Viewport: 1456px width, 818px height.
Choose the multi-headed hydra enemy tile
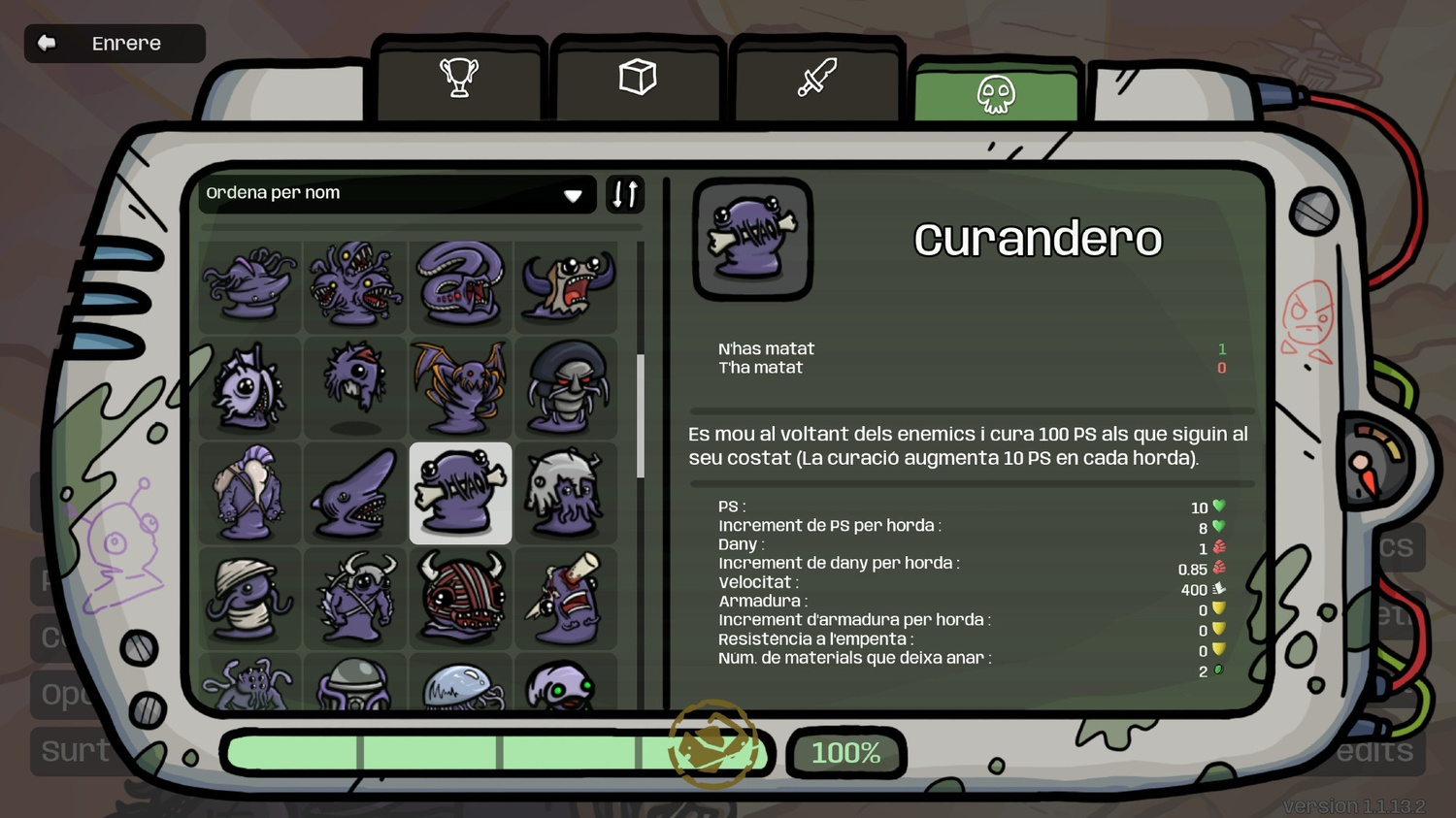355,285
